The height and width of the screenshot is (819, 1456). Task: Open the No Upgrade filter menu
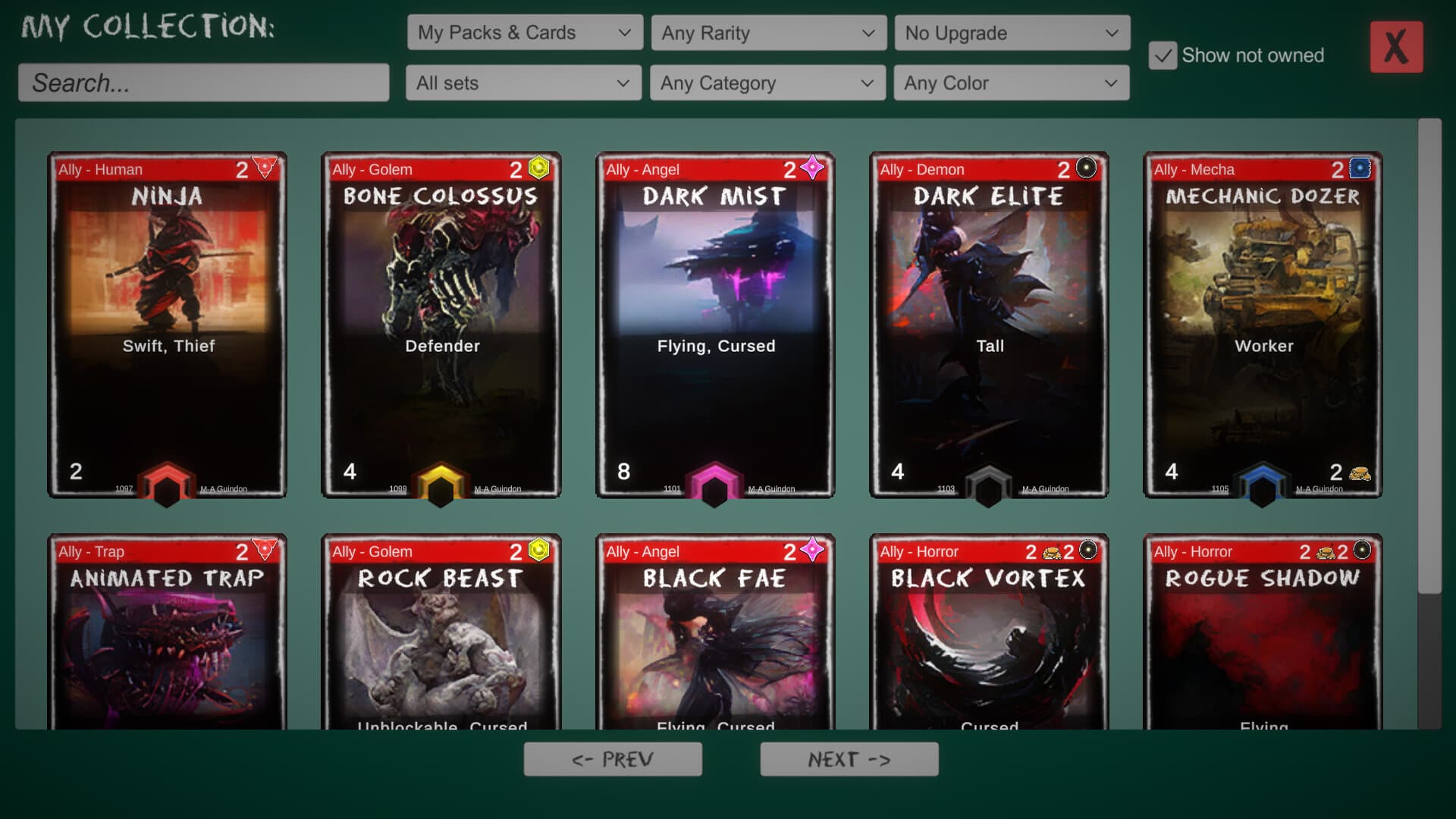tap(1012, 33)
